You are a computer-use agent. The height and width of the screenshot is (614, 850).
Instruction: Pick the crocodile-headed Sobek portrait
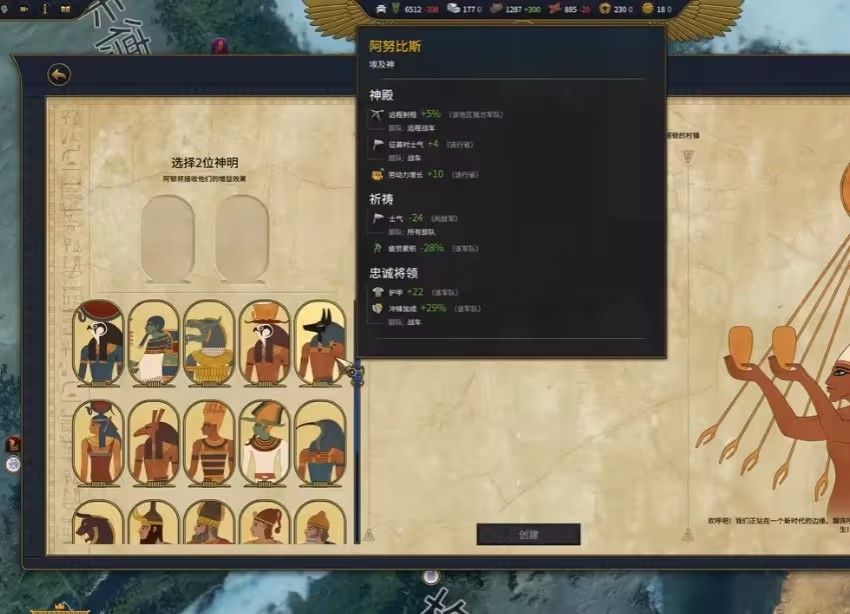click(209, 343)
